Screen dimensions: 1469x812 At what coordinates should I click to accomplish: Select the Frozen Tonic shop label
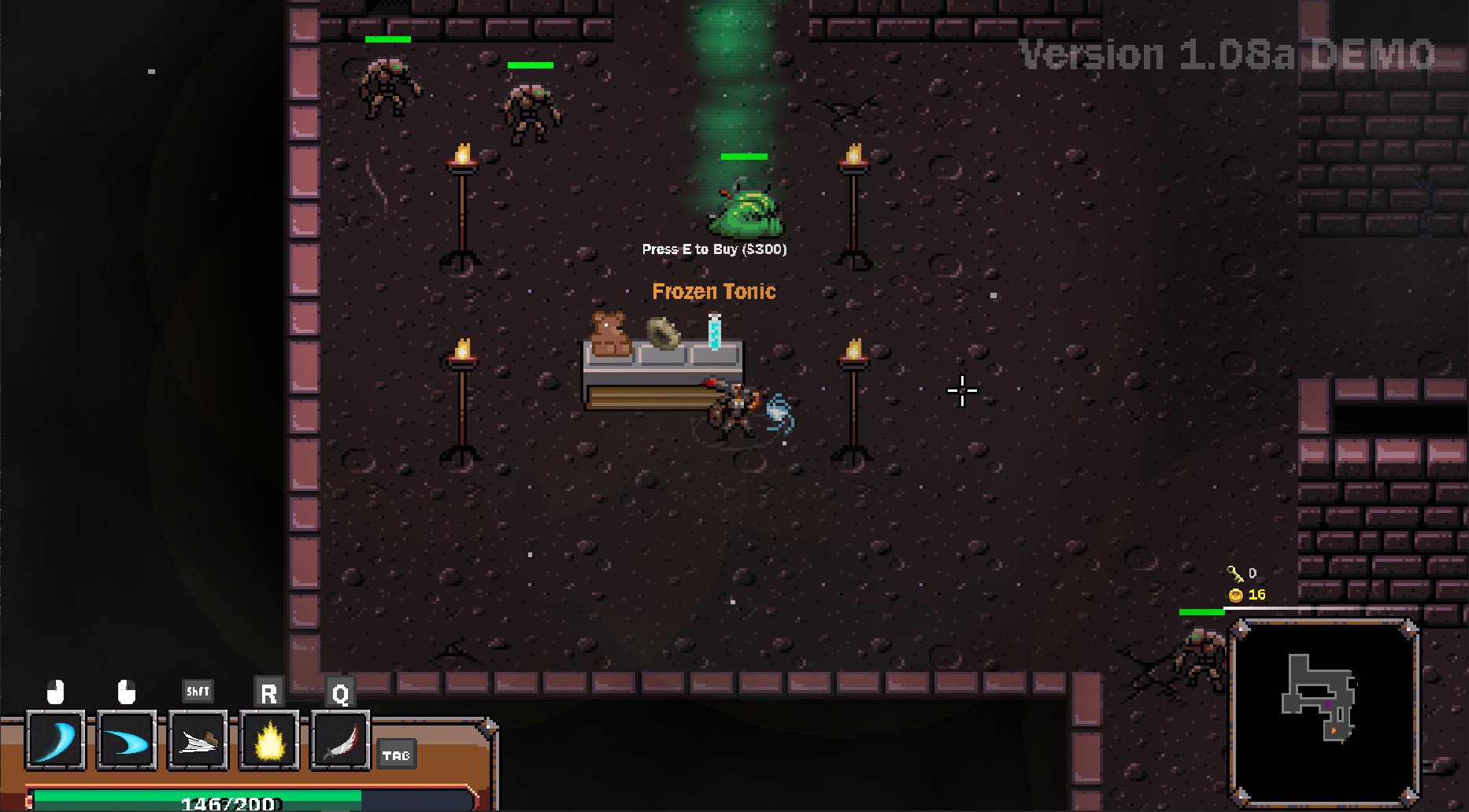point(713,291)
